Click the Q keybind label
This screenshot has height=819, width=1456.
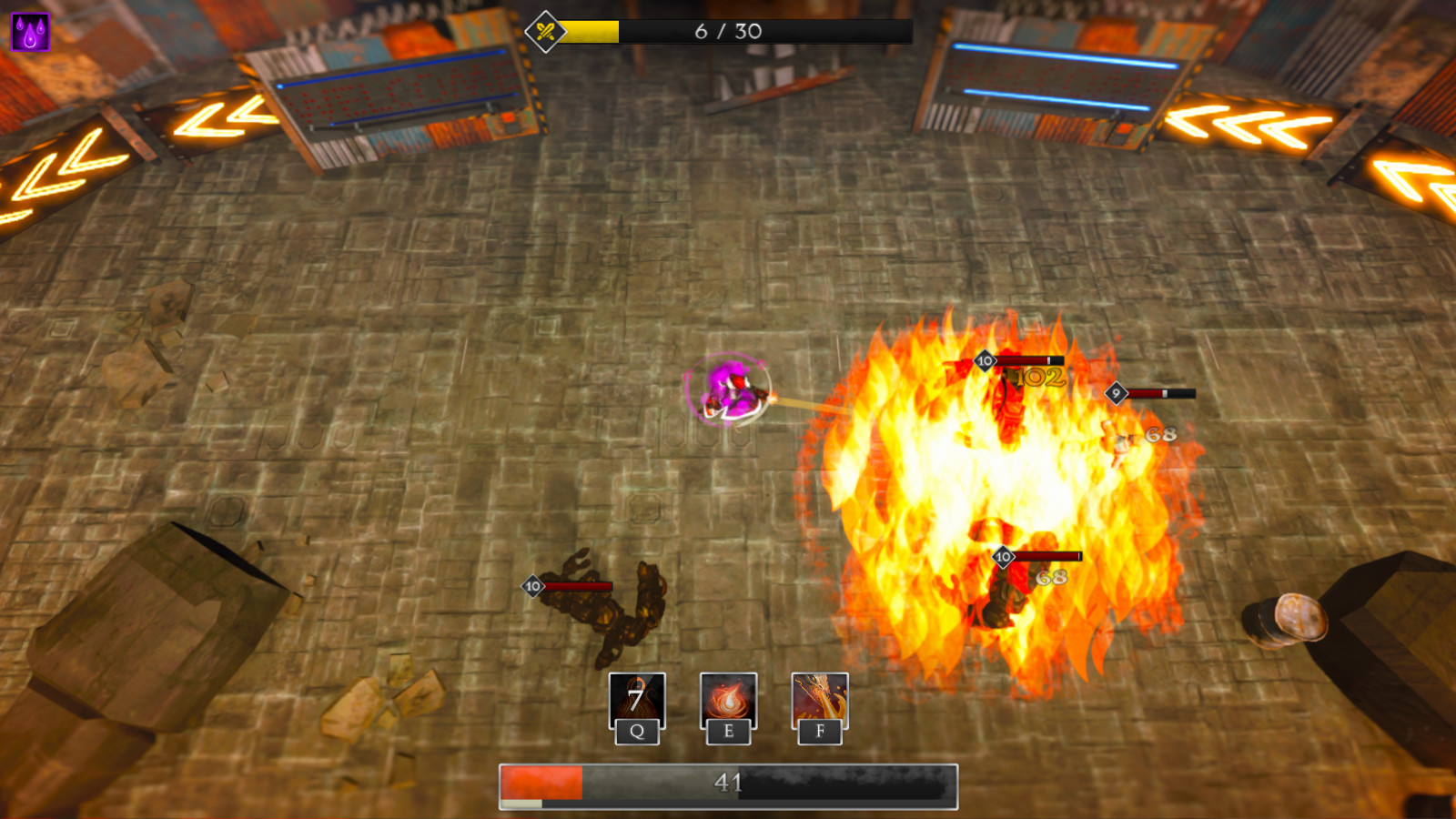click(x=637, y=731)
